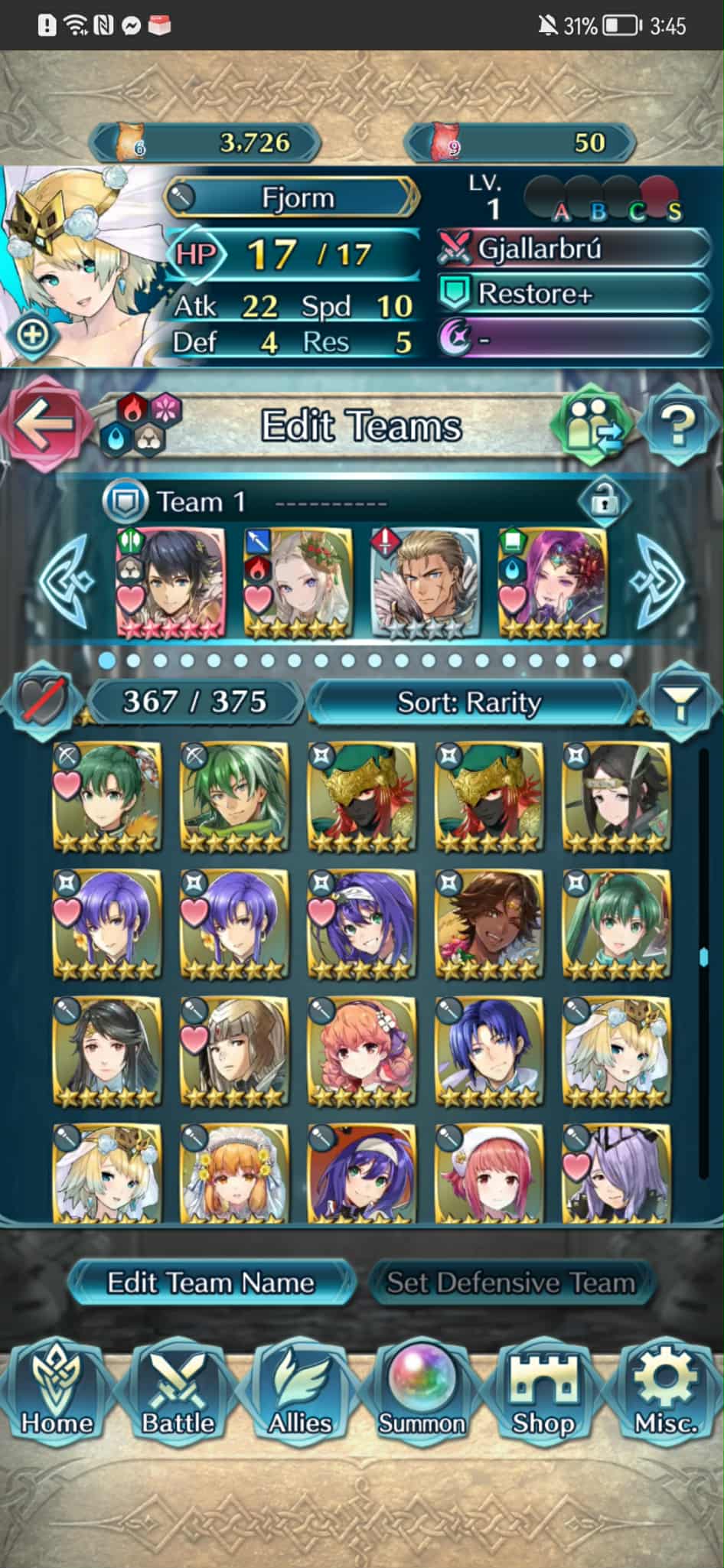Open the Battle menu
724x1568 pixels.
[x=178, y=1394]
